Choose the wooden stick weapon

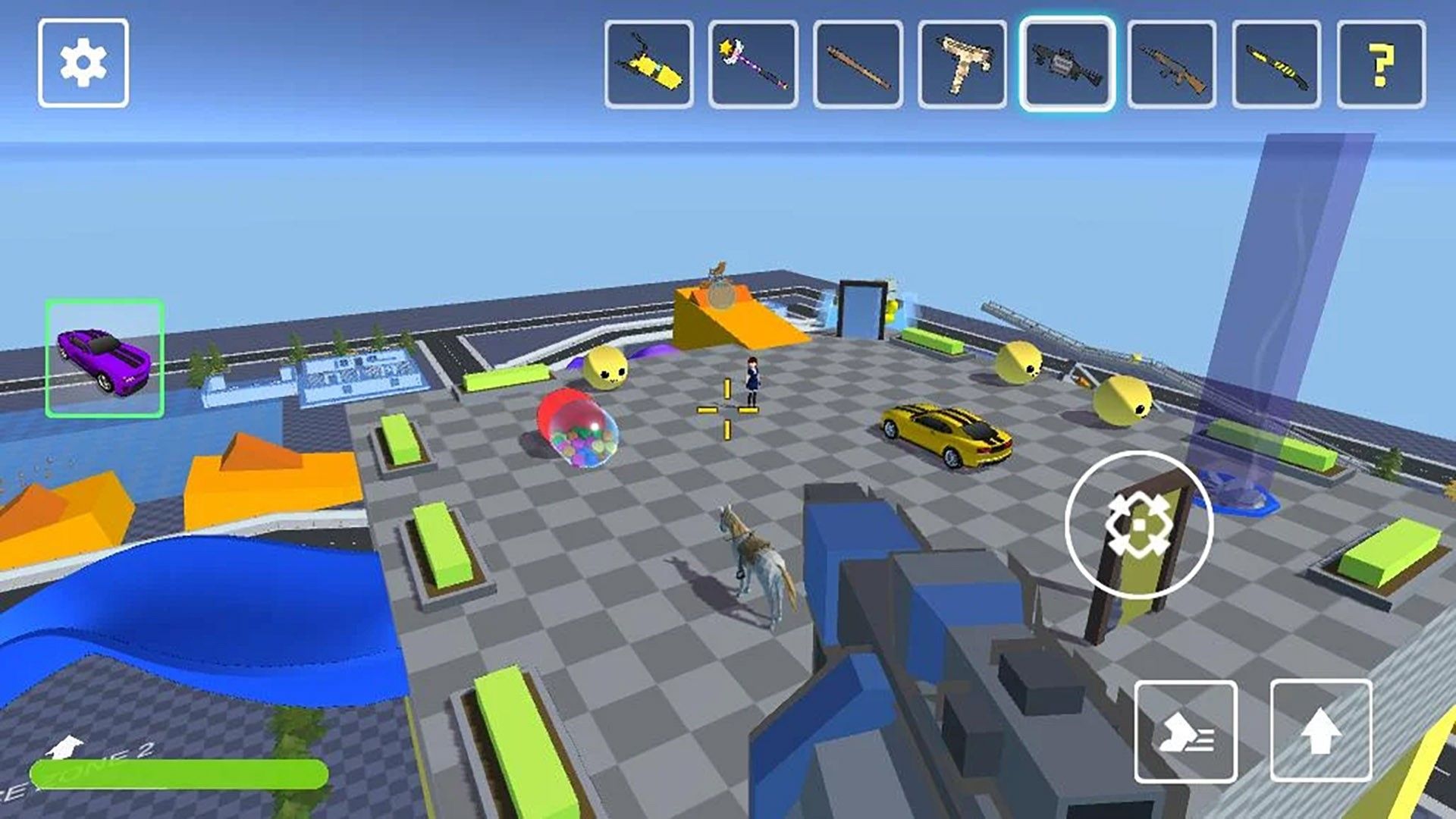coord(858,65)
